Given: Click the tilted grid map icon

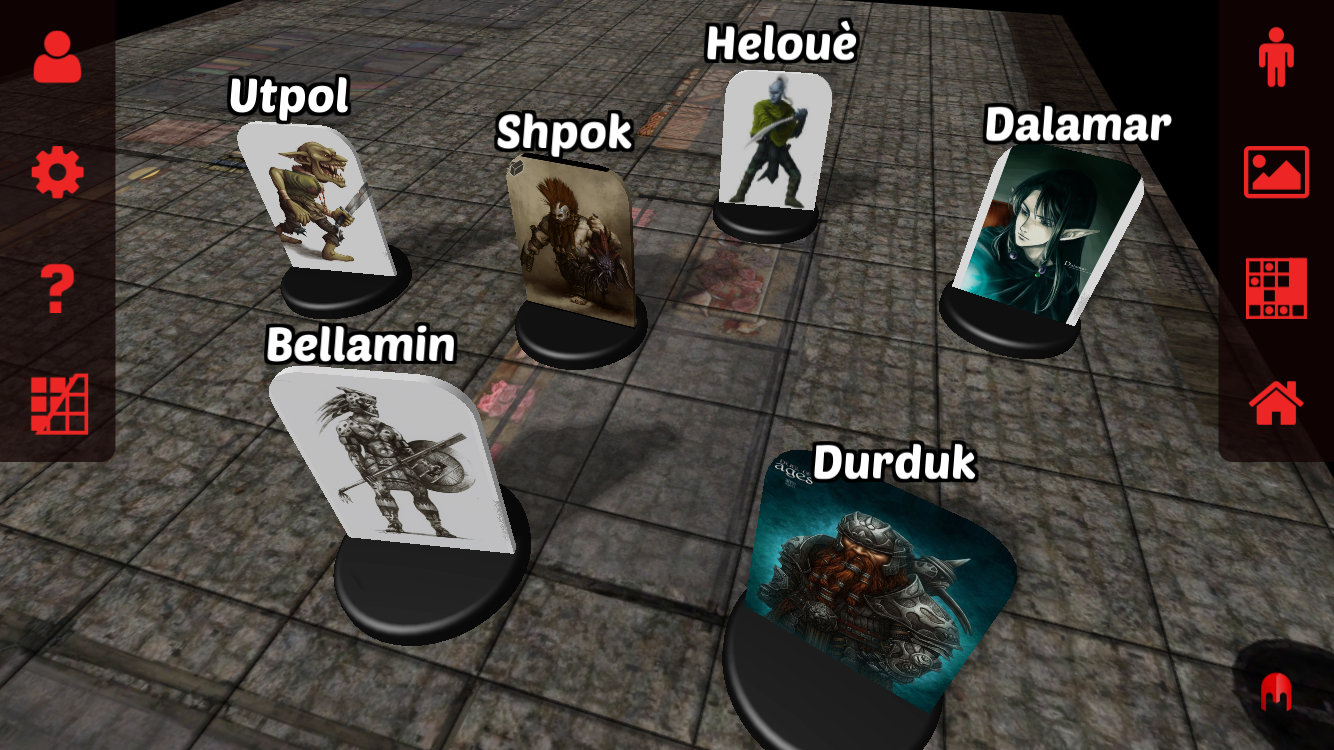Looking at the screenshot, I should tap(59, 404).
